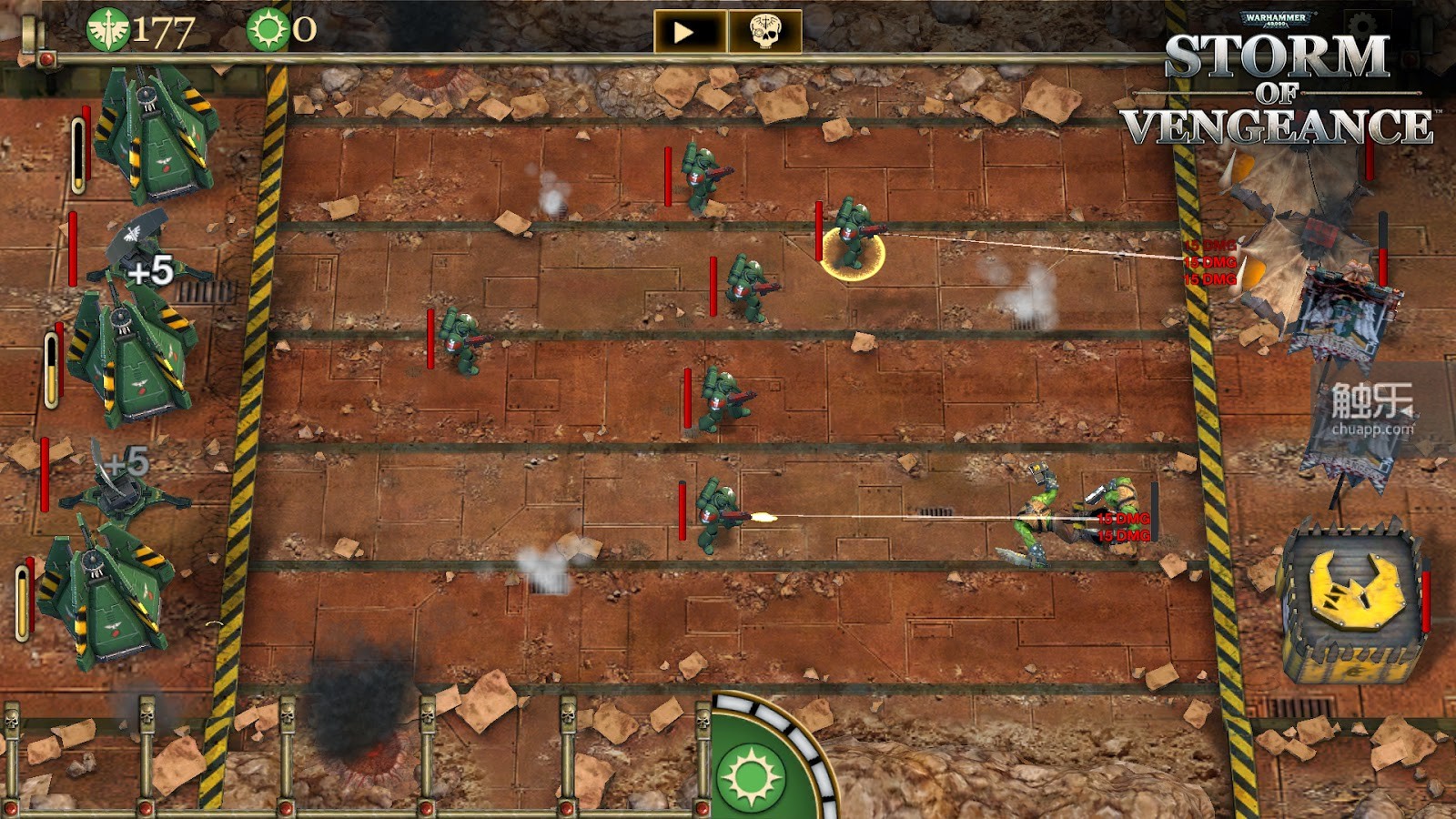Click the skull icon button
Image resolution: width=1456 pixels, height=819 pixels.
point(765,32)
